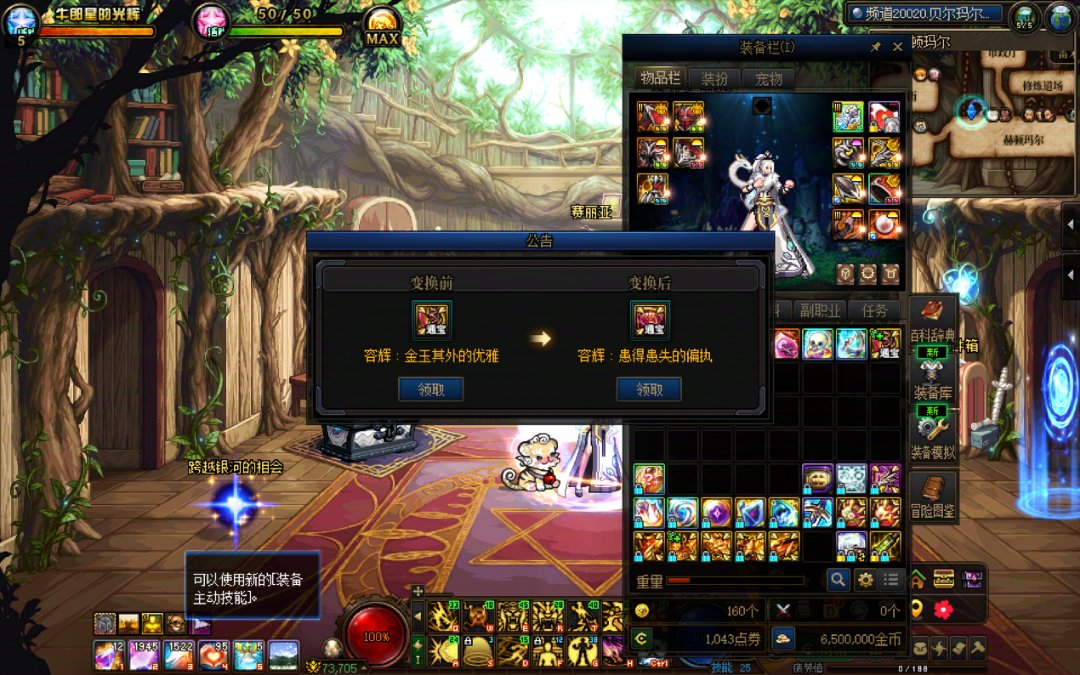Switch to the 副职业 inventory tab
Image resolution: width=1080 pixels, height=675 pixels.
coord(819,310)
